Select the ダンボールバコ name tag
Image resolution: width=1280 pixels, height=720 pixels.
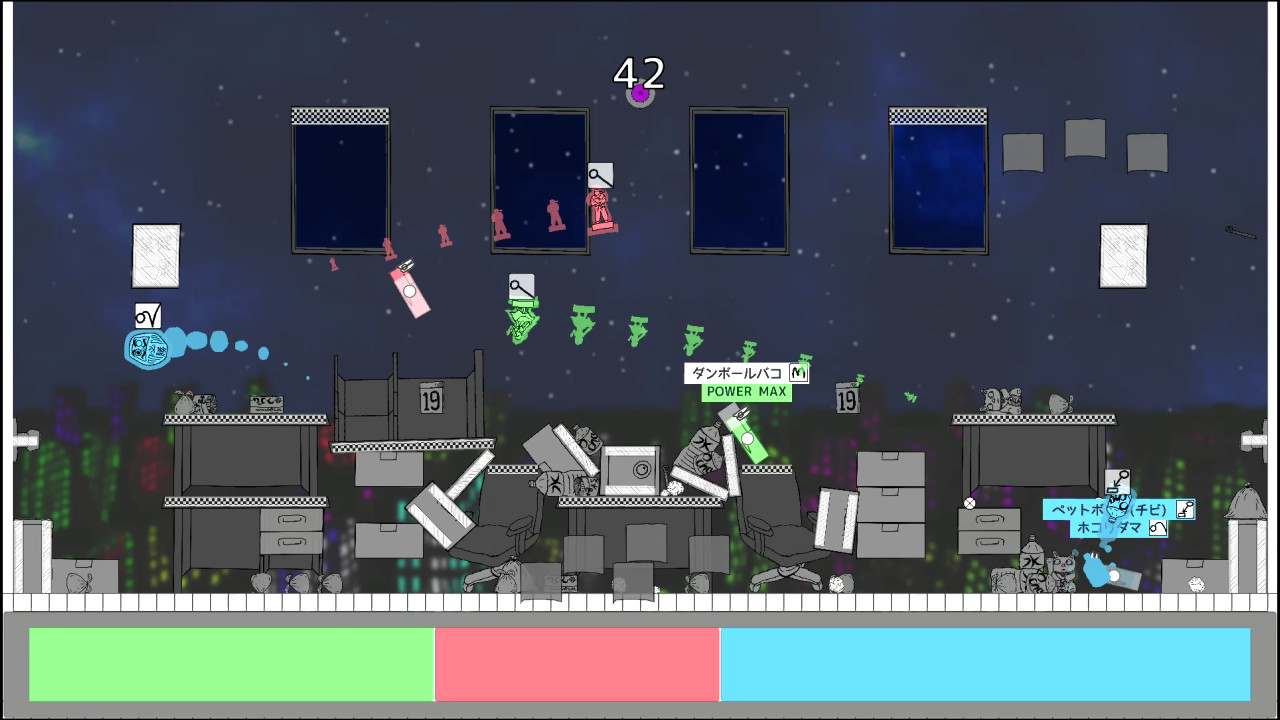737,371
